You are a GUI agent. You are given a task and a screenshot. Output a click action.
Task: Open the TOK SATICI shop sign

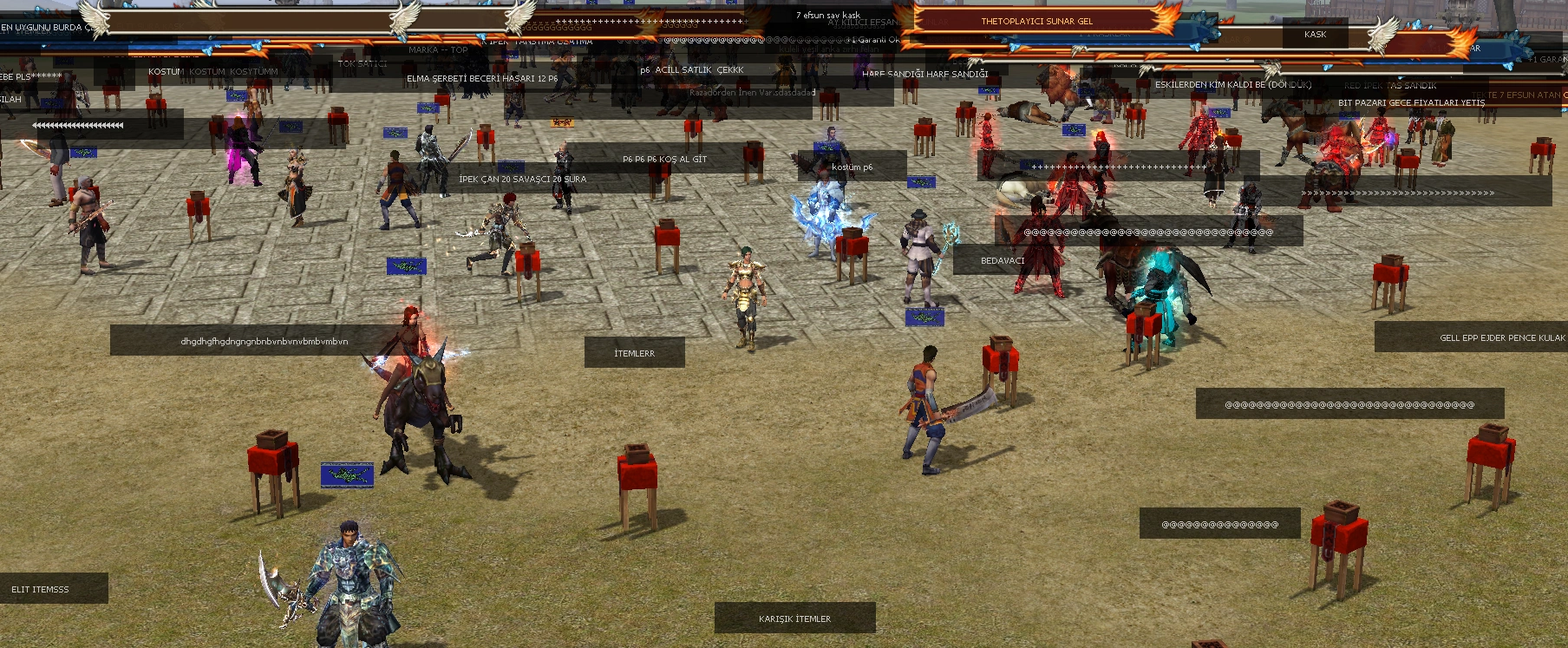[362, 63]
